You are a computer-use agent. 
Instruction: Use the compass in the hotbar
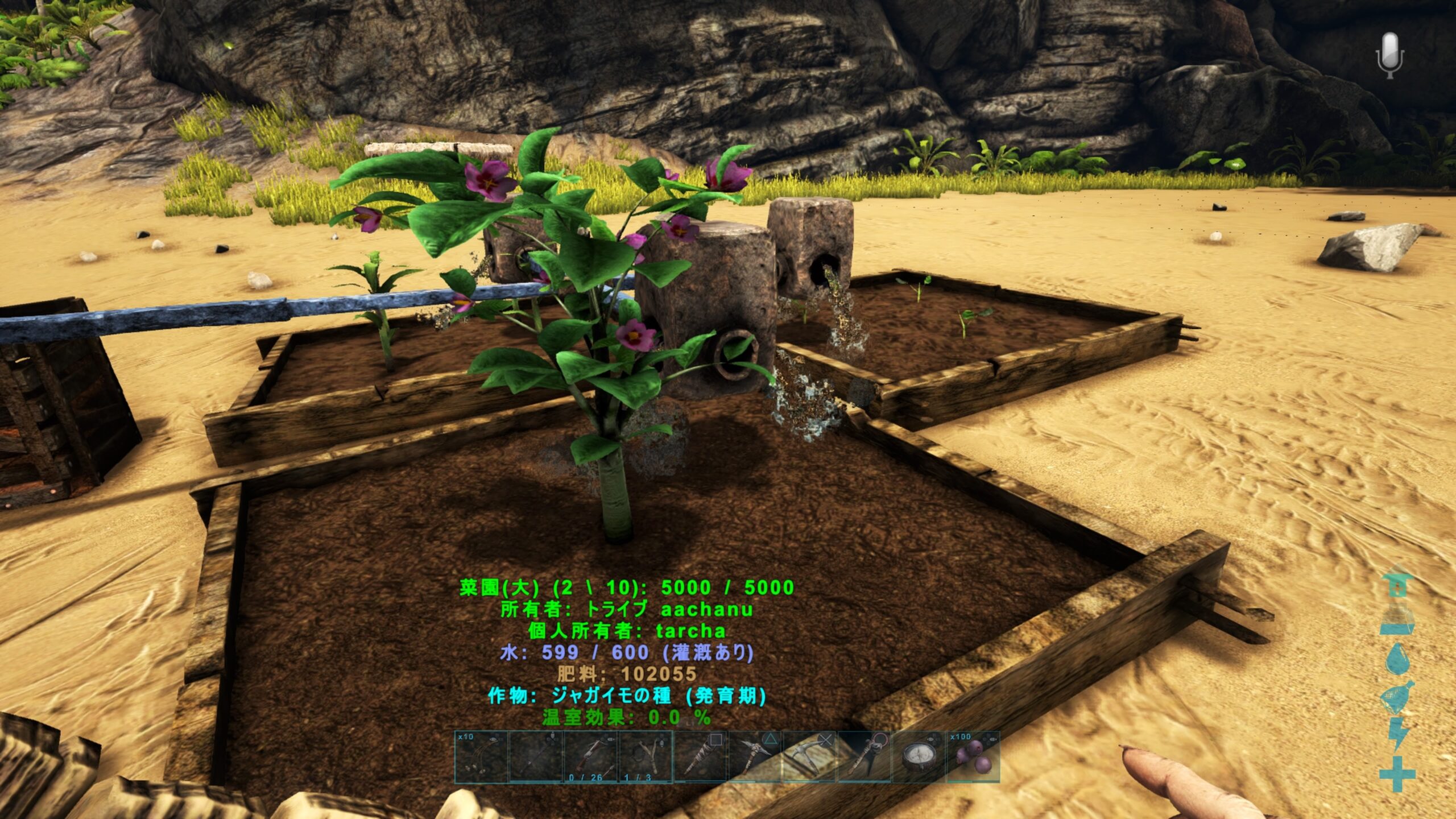(x=919, y=757)
